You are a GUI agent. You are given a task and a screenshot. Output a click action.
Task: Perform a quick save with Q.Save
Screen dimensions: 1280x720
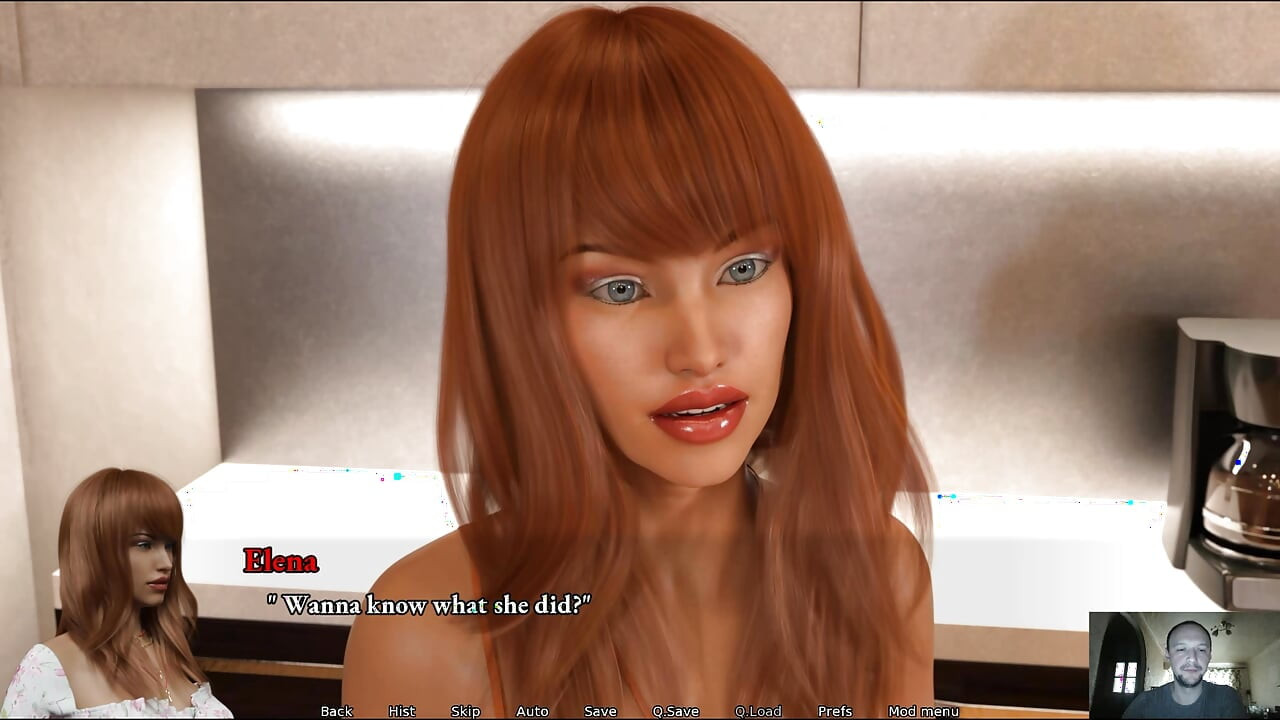(x=676, y=710)
